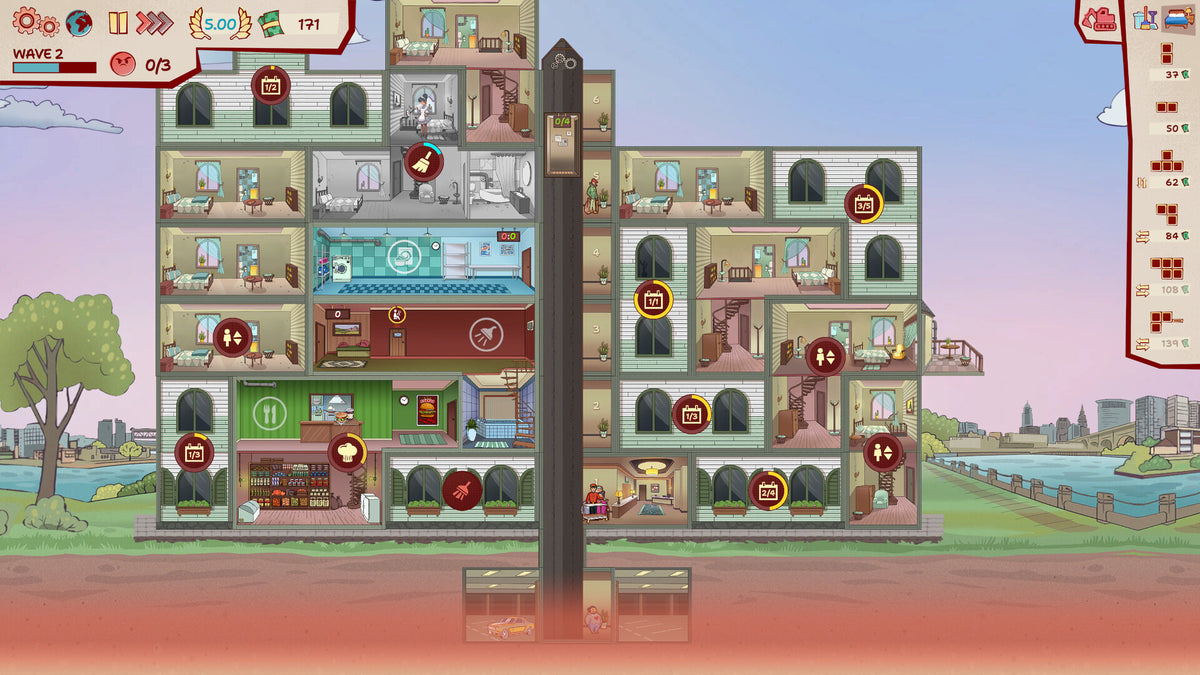Click the globe icon in the top bar
Image resolution: width=1200 pixels, height=675 pixels.
click(x=78, y=22)
